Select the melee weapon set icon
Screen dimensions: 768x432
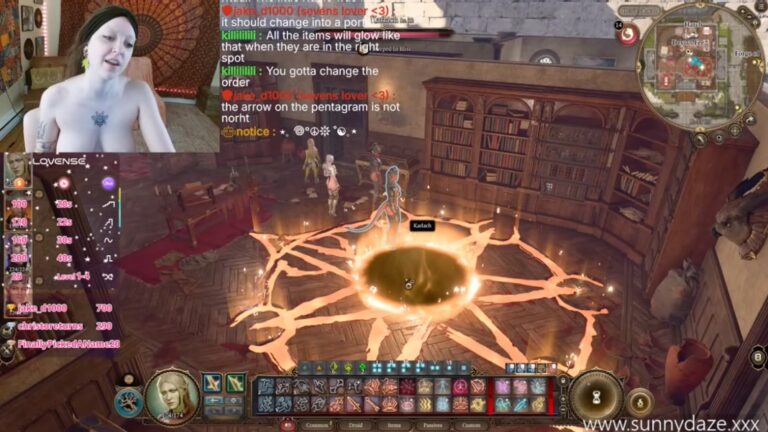coord(213,383)
